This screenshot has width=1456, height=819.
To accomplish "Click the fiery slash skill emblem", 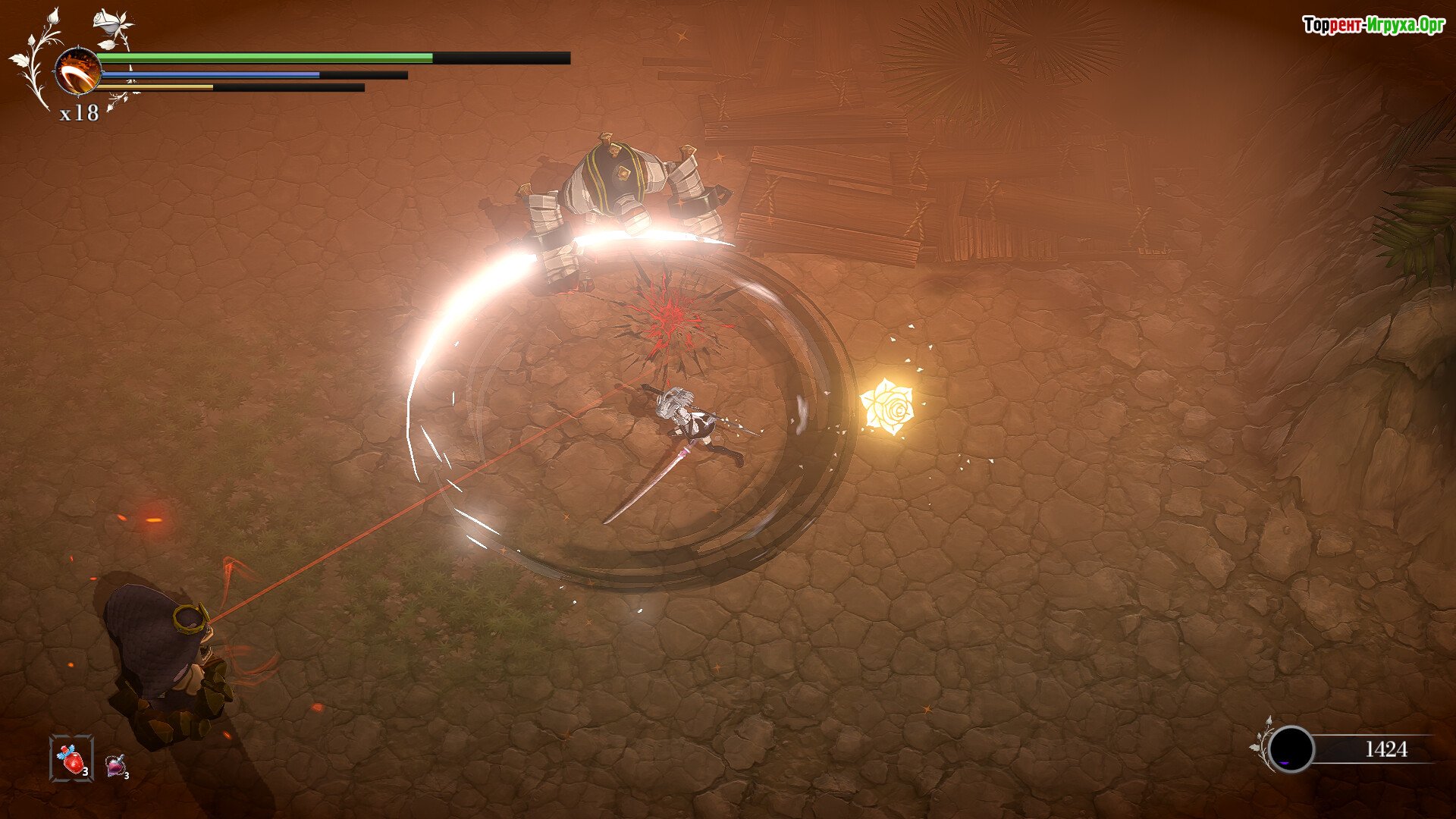I will (77, 71).
